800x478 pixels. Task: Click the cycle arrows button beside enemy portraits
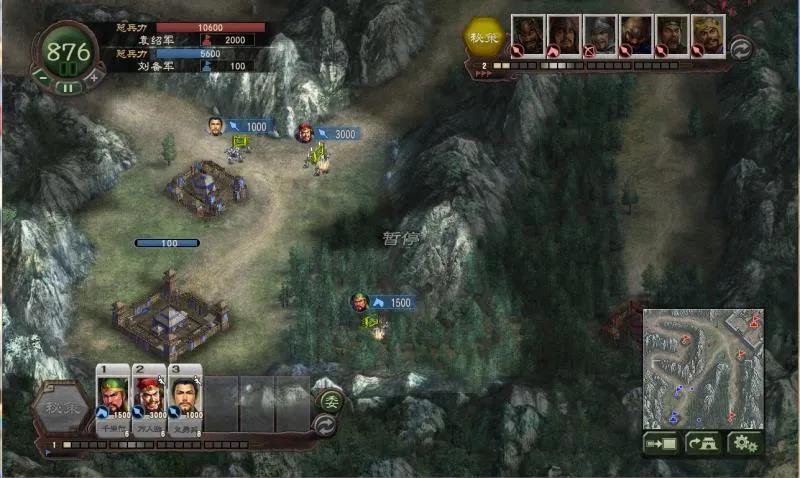(x=741, y=48)
